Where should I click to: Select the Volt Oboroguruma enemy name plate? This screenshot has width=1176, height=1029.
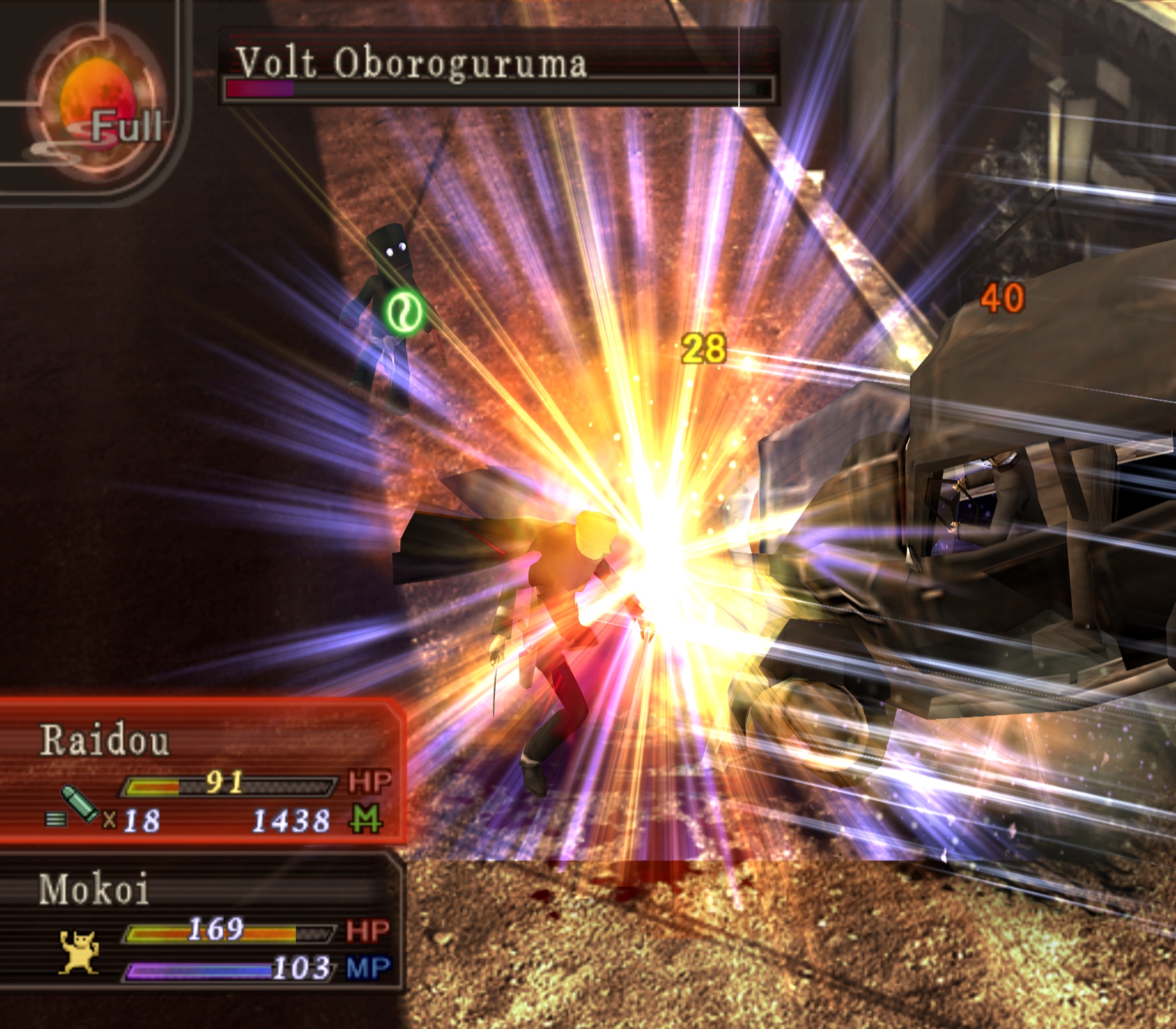pyautogui.click(x=497, y=66)
